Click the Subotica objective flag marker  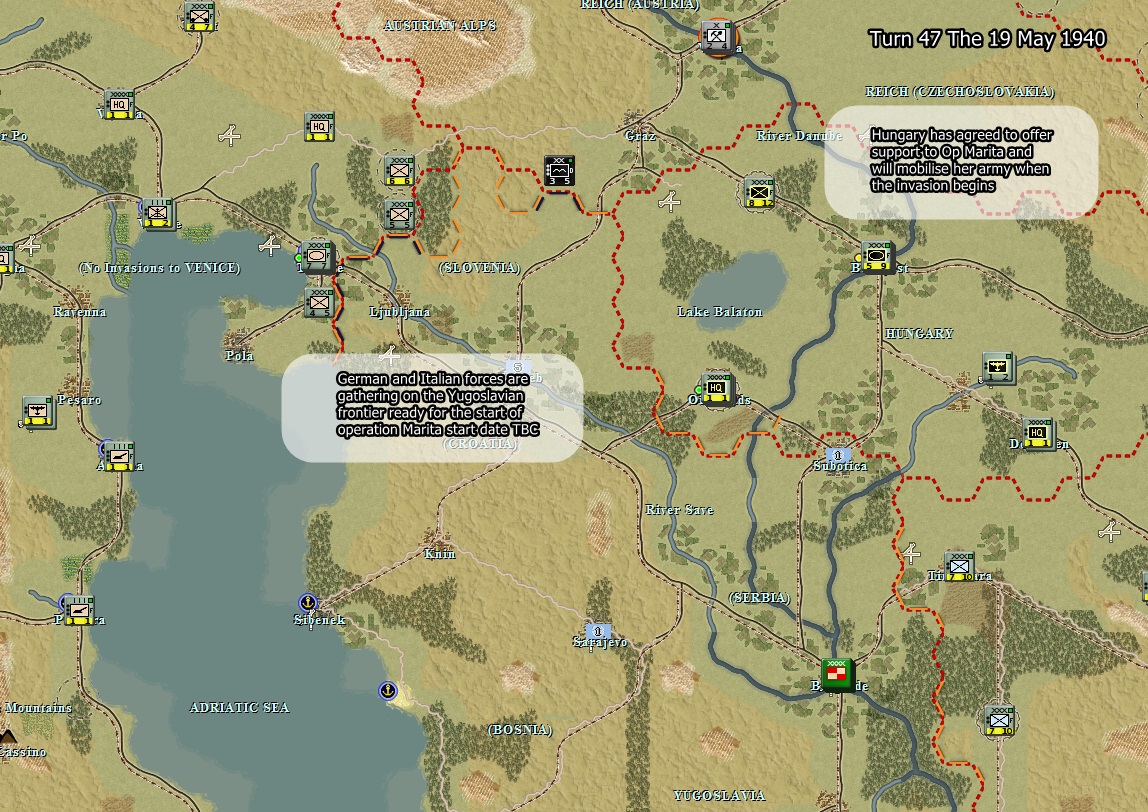point(838,454)
